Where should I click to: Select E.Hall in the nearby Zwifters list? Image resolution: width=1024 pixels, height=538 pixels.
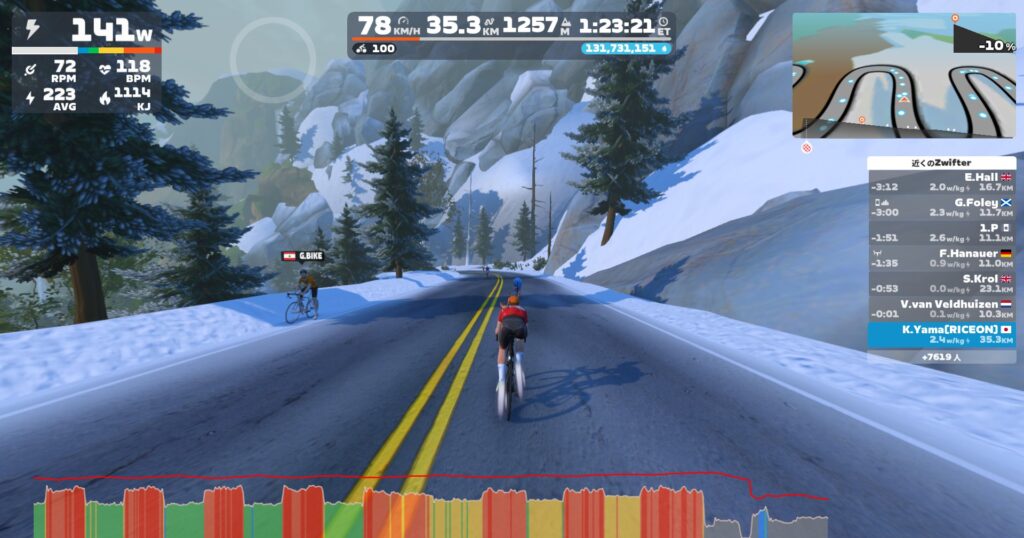pyautogui.click(x=941, y=181)
